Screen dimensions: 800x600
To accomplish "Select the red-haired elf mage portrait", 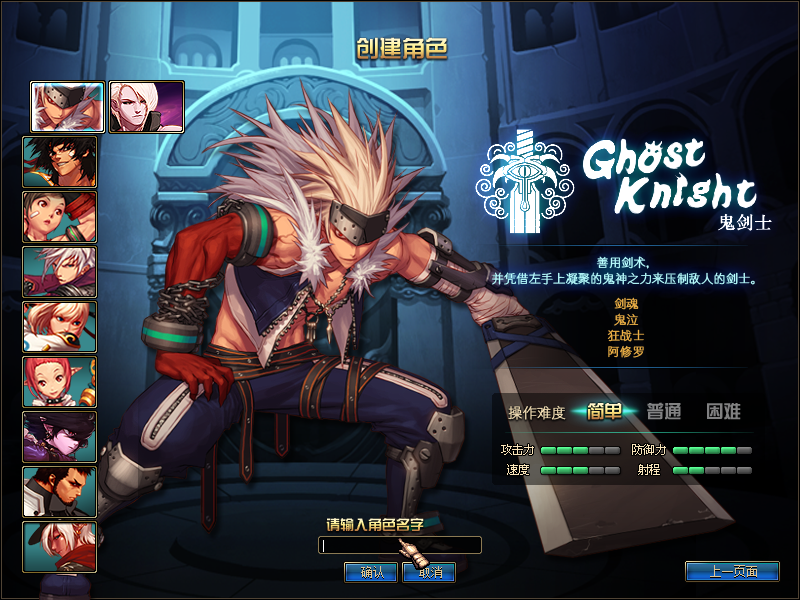I will pyautogui.click(x=60, y=382).
